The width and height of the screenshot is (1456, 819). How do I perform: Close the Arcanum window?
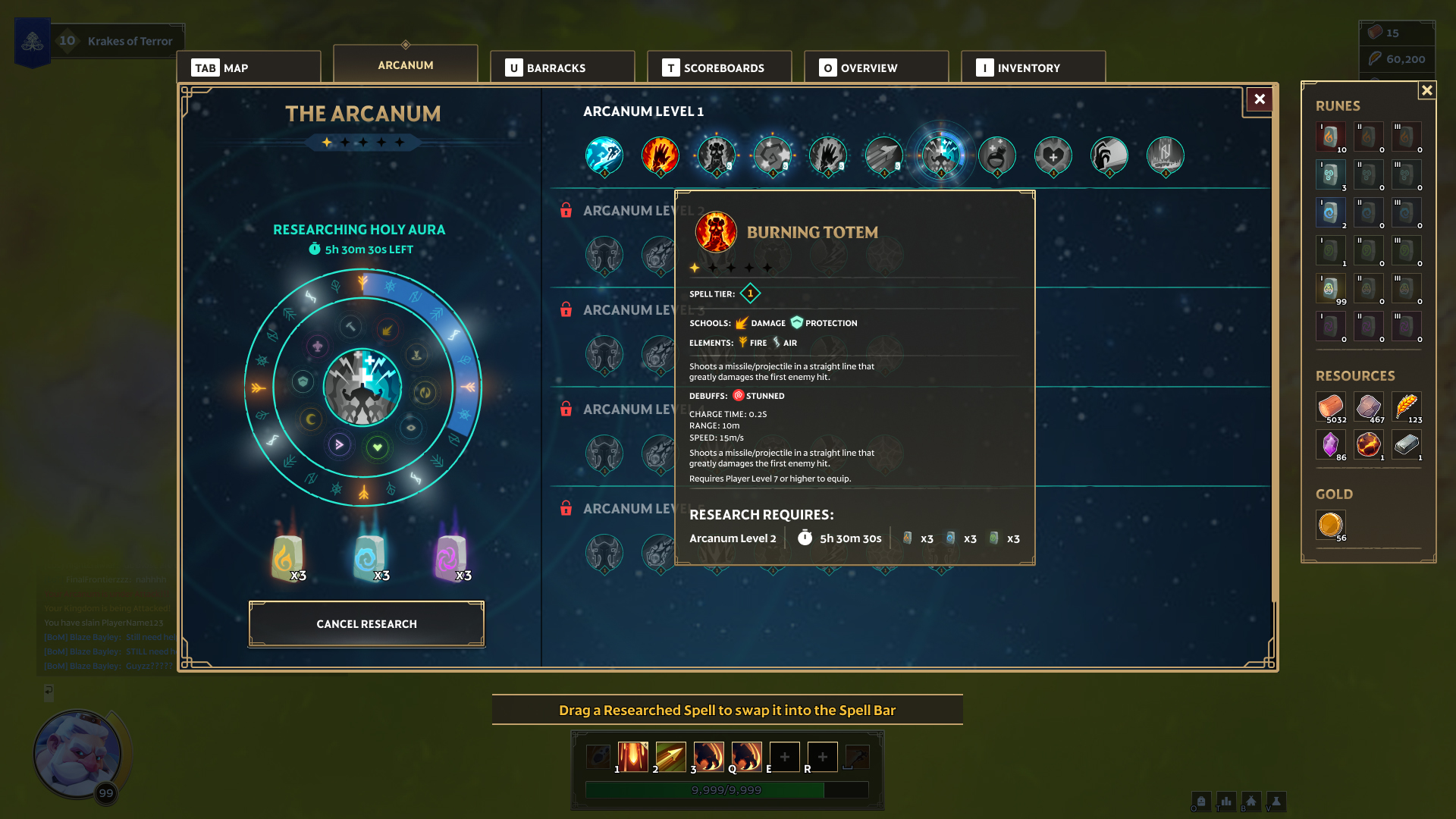coord(1260,99)
